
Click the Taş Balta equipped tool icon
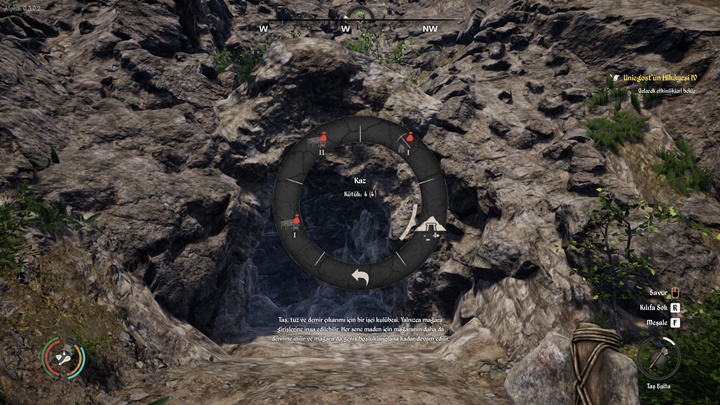click(658, 356)
